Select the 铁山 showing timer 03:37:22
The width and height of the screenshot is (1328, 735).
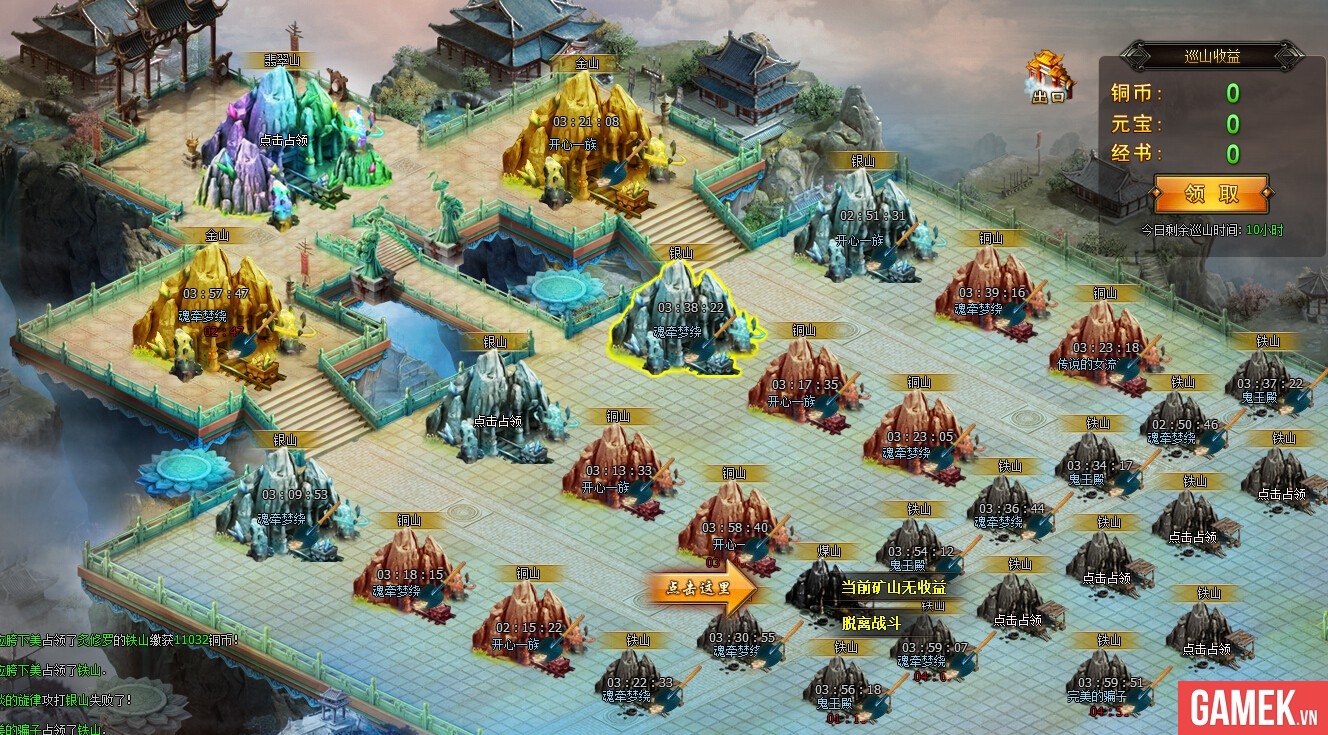(1270, 385)
